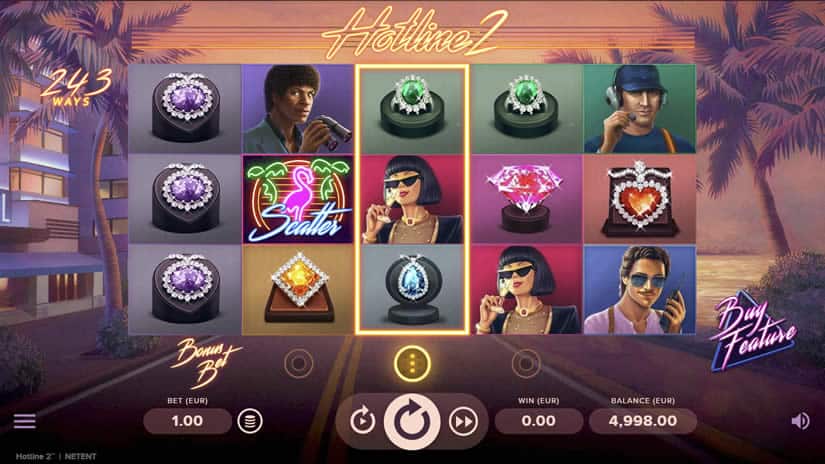Mute sound with the speaker icon
825x464 pixels.
coord(800,421)
